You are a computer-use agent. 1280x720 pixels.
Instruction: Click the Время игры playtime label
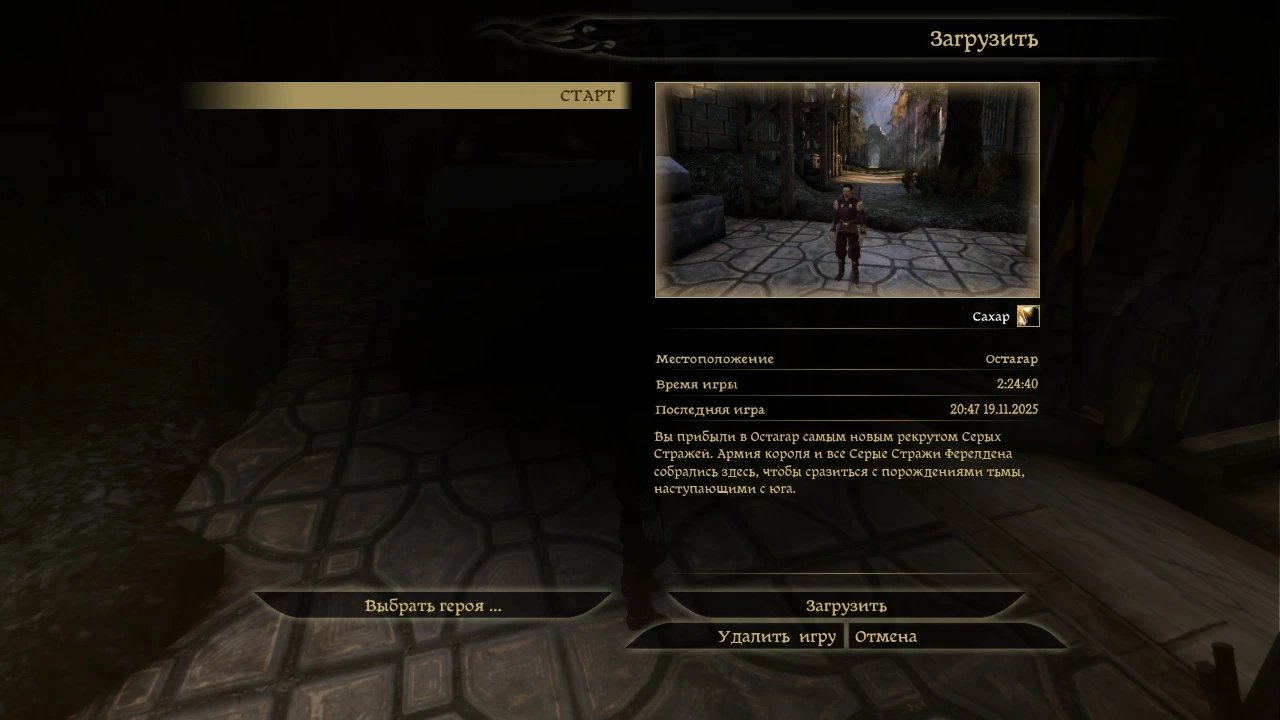tap(697, 384)
